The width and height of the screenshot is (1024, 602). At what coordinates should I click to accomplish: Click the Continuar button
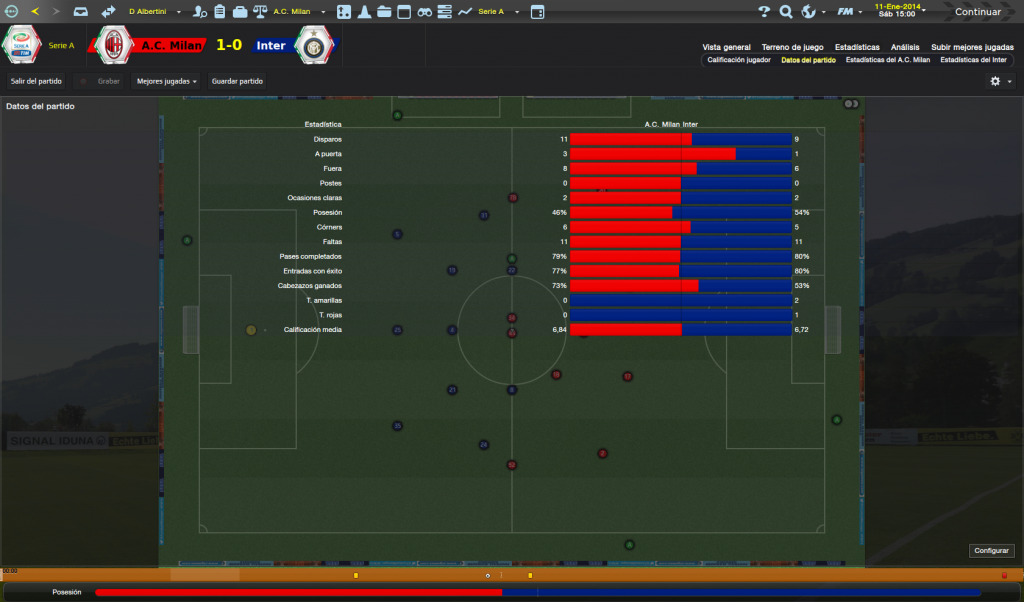point(977,12)
